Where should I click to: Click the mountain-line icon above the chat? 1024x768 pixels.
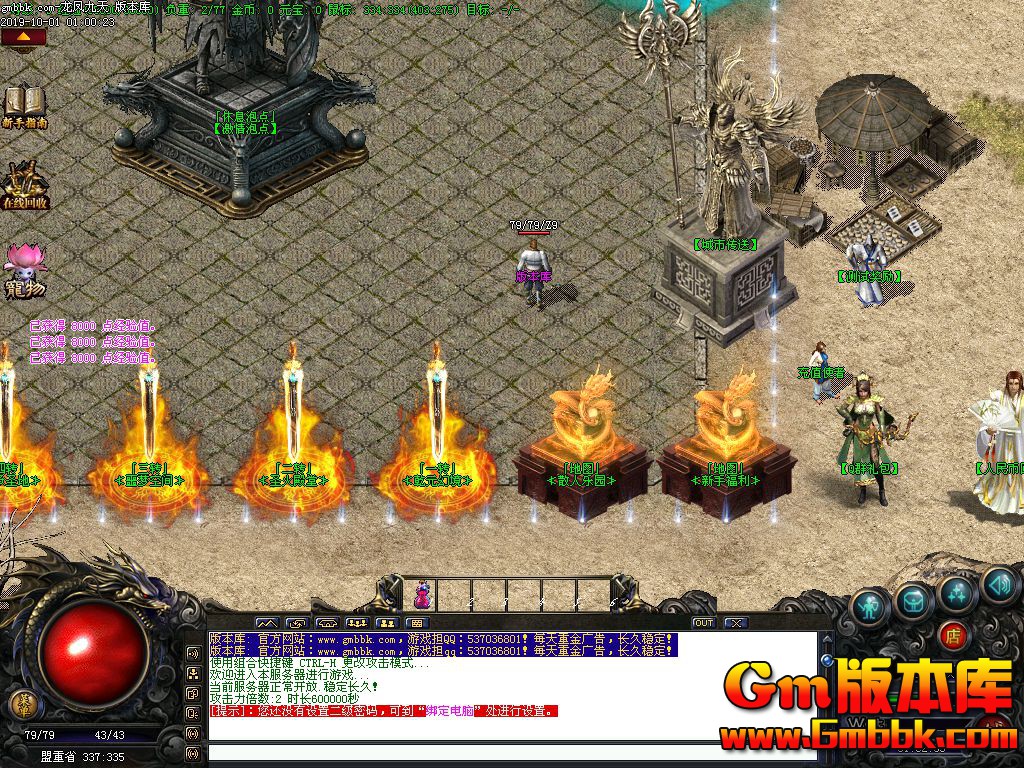pyautogui.click(x=266, y=623)
